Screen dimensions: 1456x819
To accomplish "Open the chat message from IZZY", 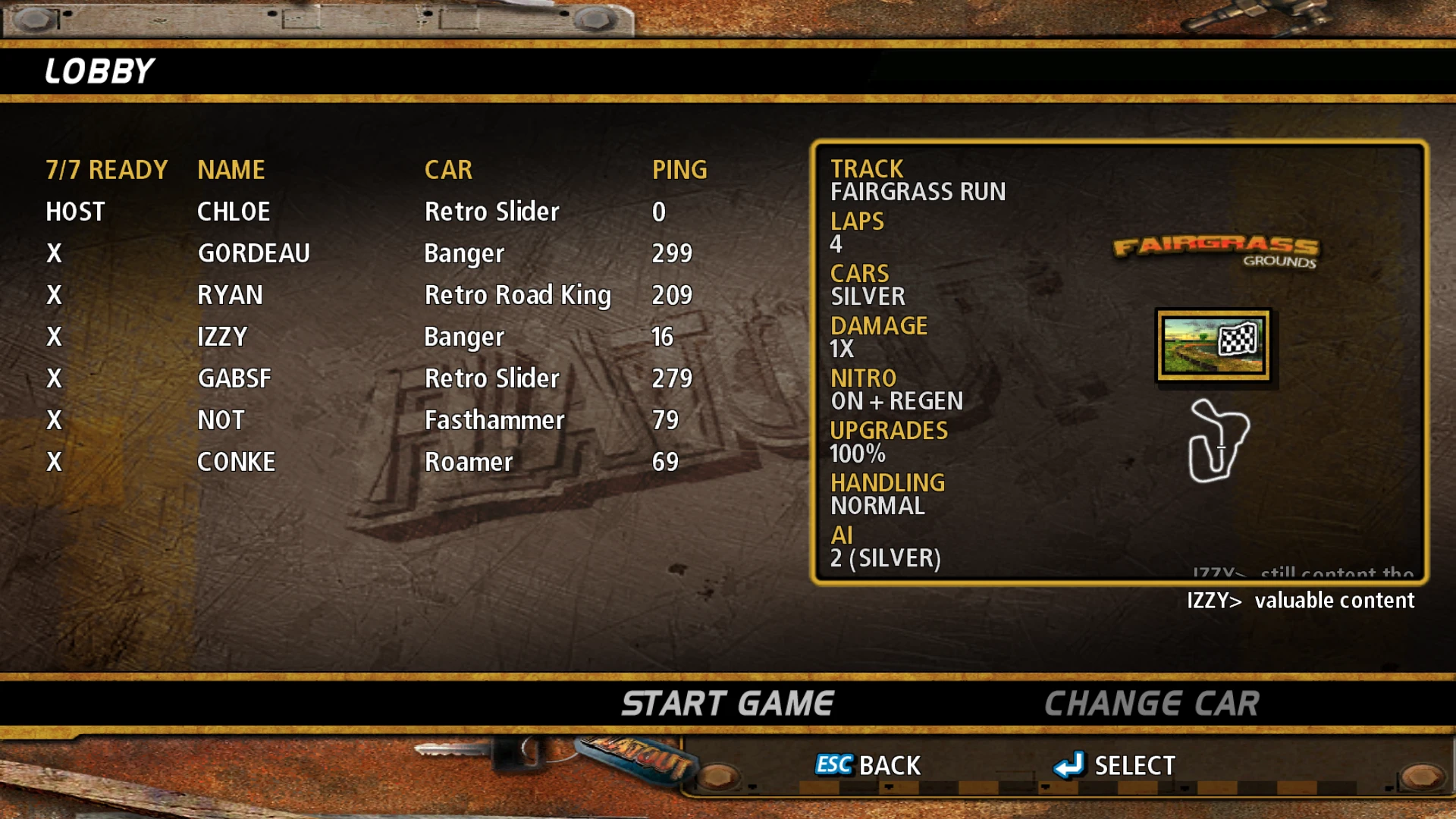I will click(1300, 601).
